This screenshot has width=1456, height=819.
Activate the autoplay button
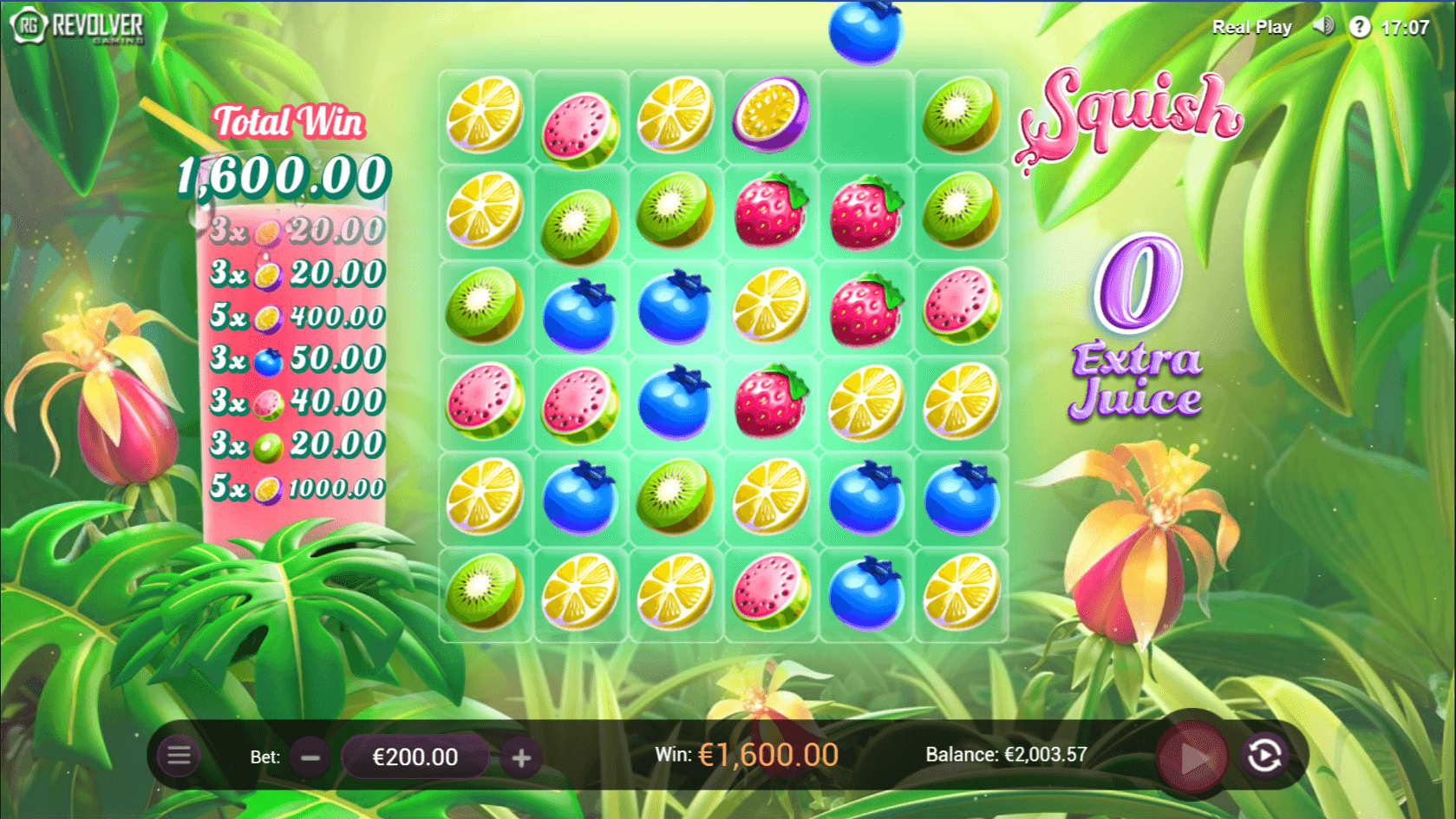[x=1264, y=756]
